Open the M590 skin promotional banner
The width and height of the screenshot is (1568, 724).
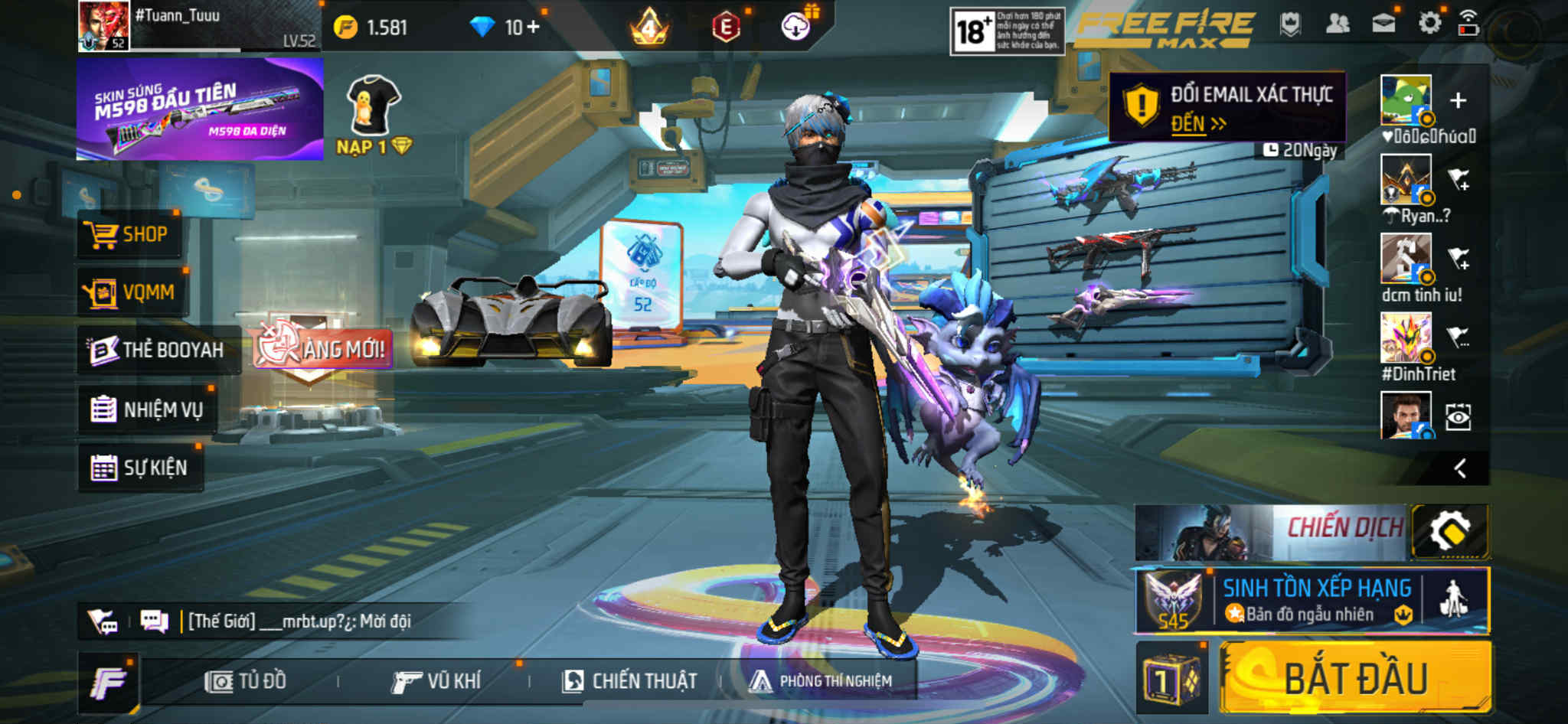[x=200, y=109]
